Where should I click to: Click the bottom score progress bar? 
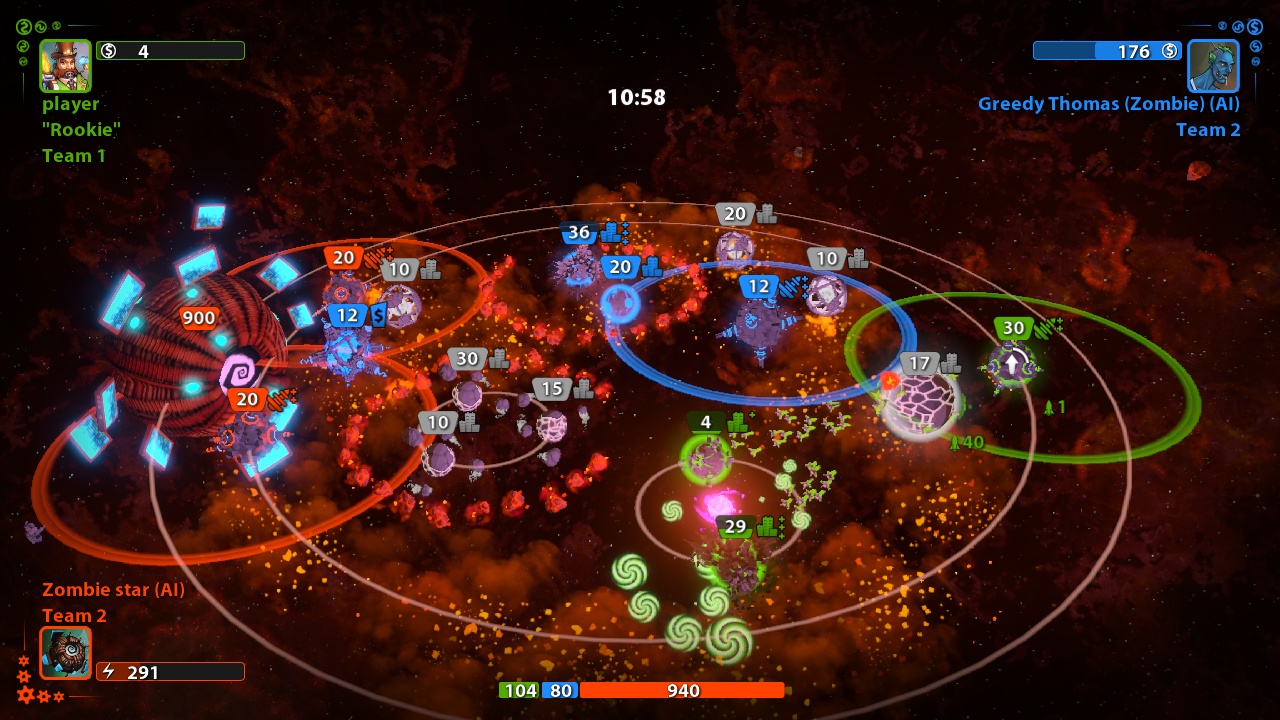(x=640, y=690)
